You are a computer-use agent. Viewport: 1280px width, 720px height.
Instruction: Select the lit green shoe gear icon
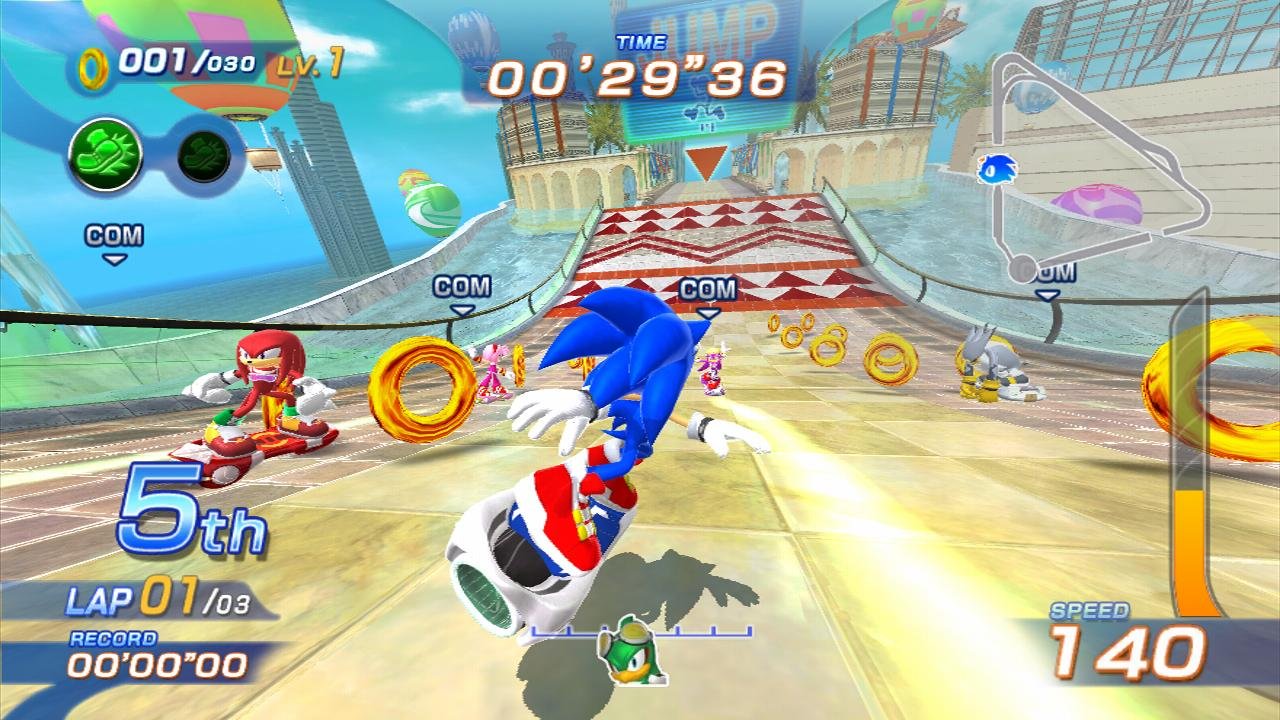pos(104,153)
